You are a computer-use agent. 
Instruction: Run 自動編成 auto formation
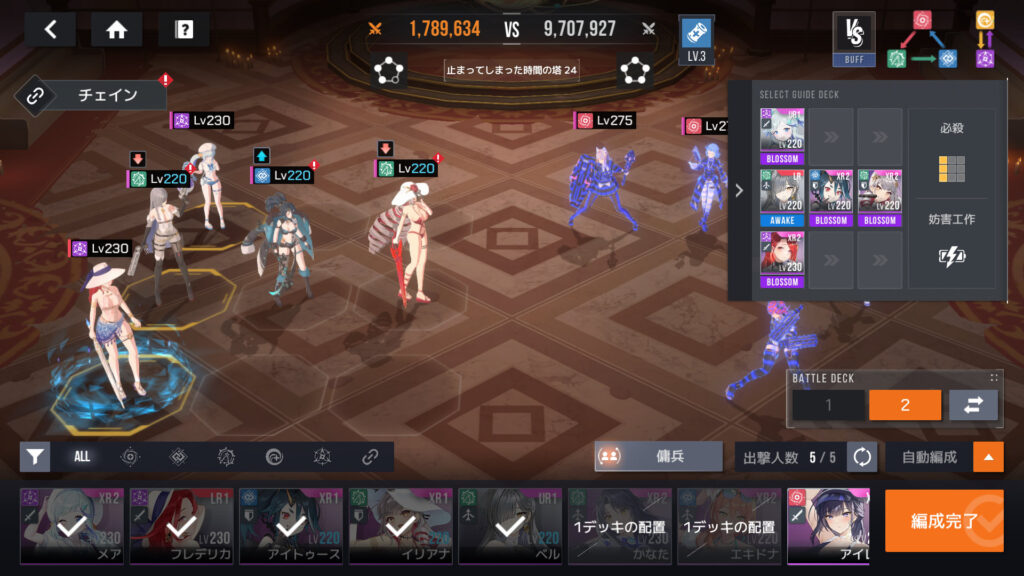point(928,457)
